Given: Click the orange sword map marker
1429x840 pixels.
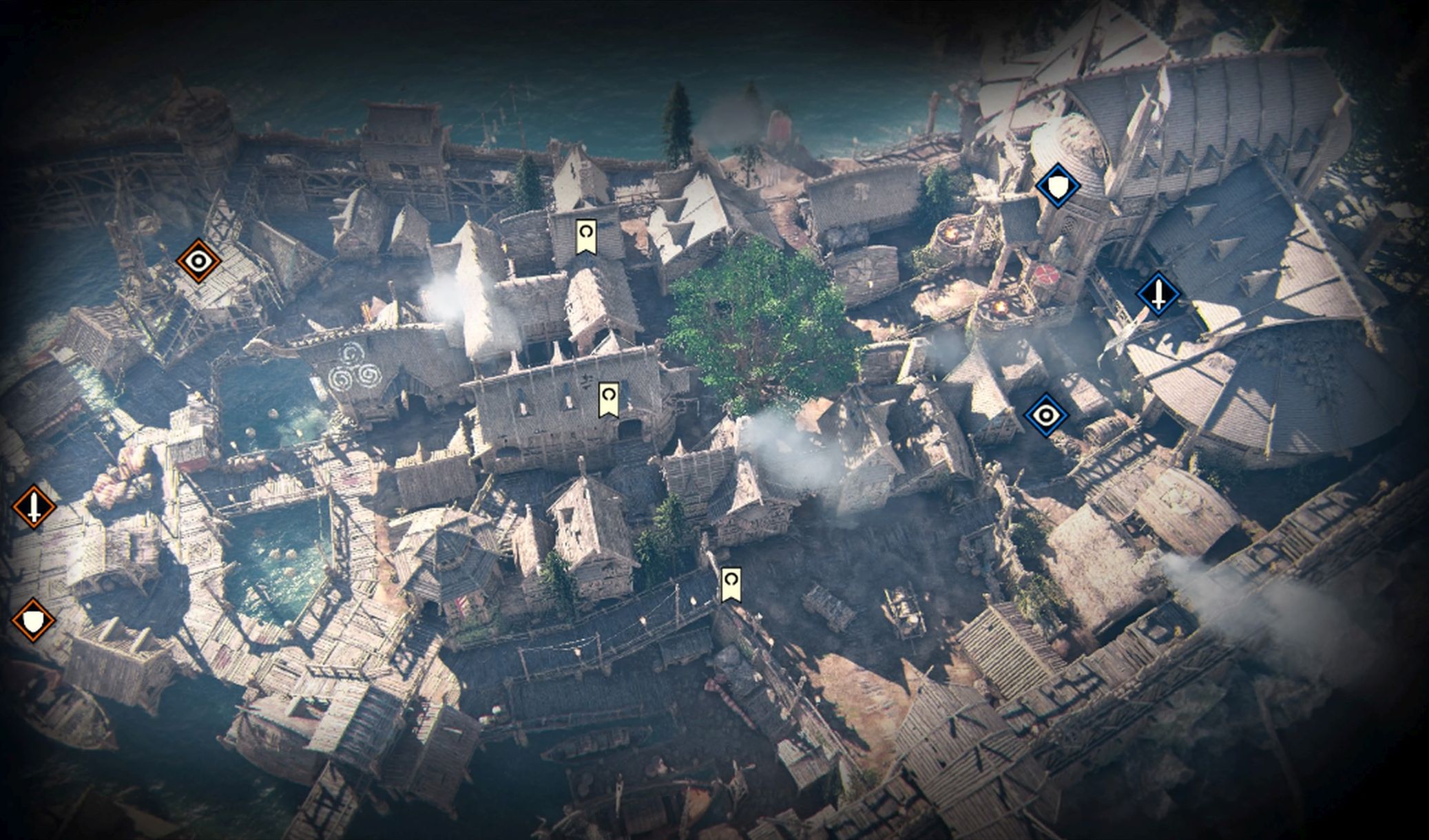Looking at the screenshot, I should point(34,507).
